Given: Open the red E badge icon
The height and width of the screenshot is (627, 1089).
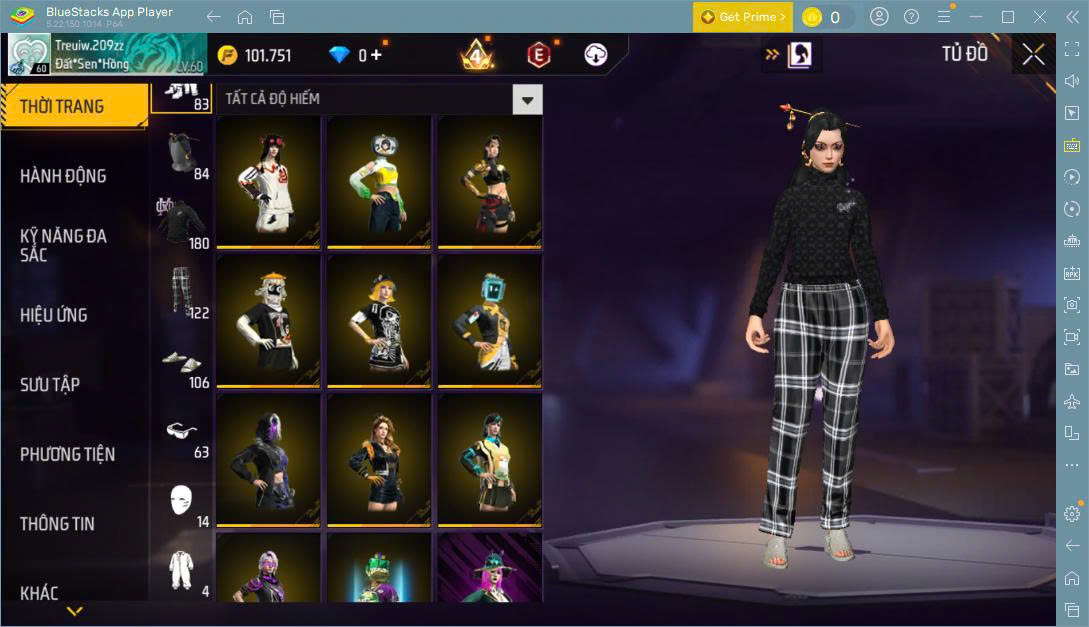Looking at the screenshot, I should (x=539, y=55).
